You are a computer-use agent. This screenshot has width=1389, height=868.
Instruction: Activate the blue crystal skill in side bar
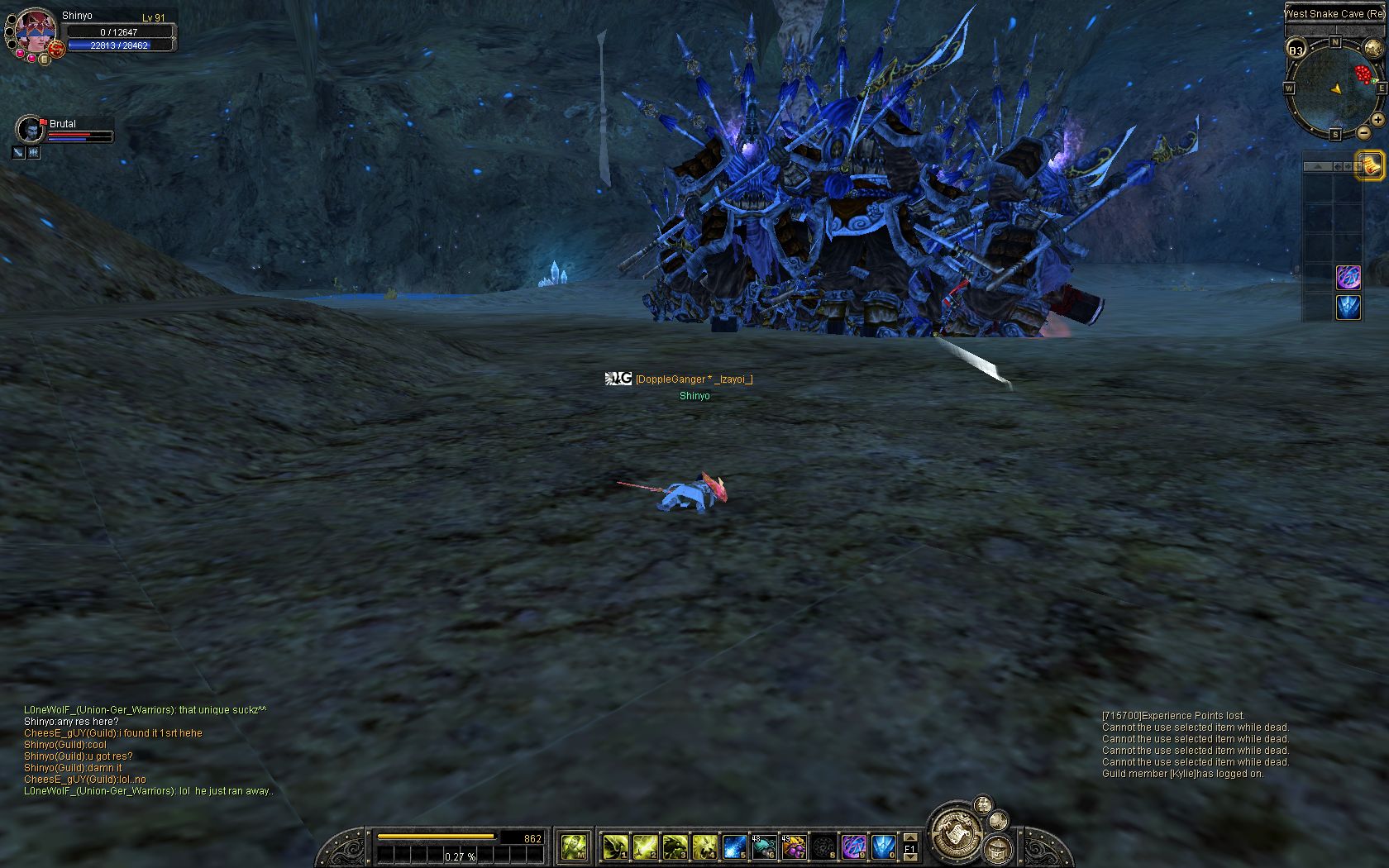[1348, 307]
